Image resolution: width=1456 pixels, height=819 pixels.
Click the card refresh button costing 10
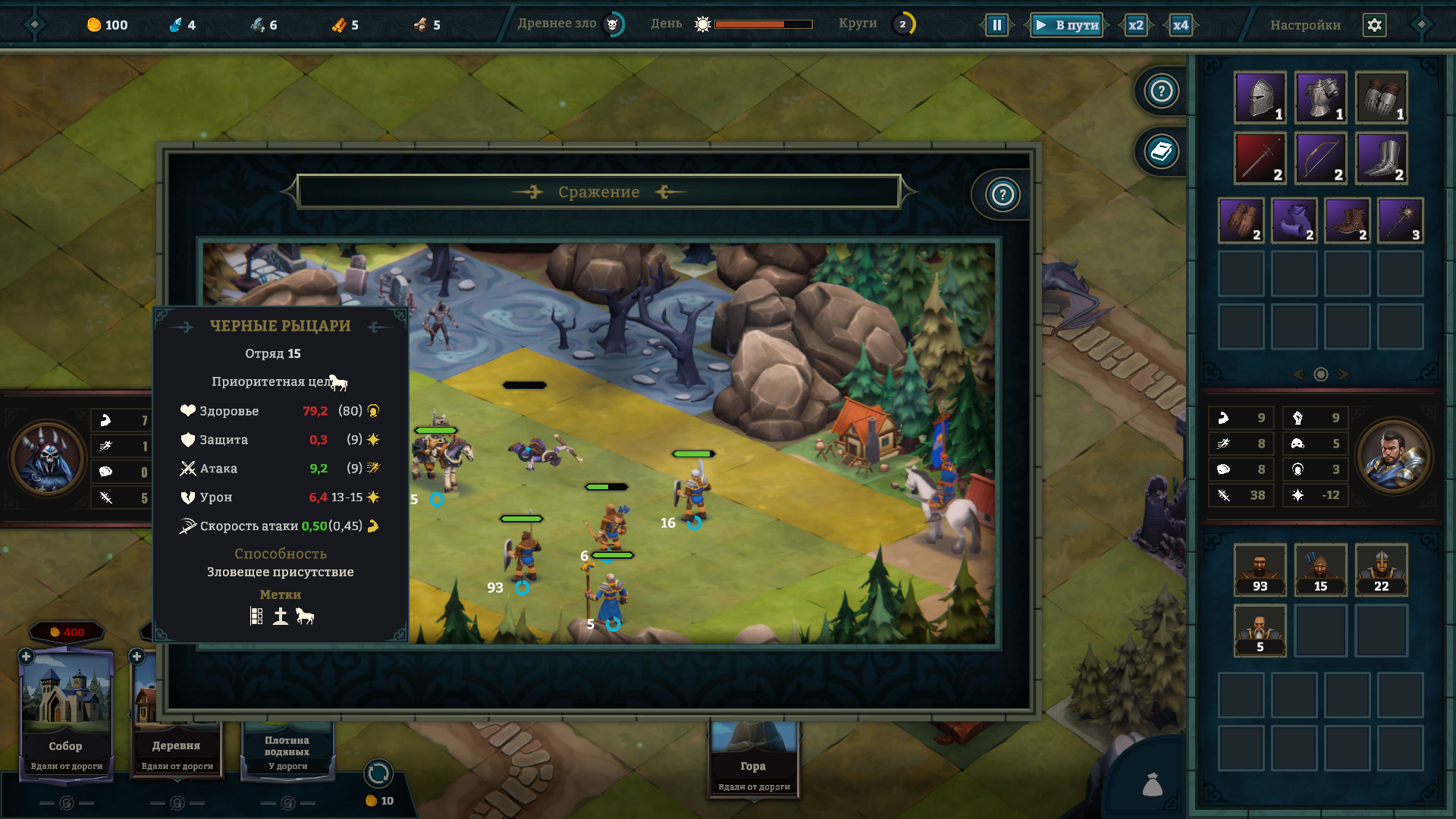[x=378, y=774]
